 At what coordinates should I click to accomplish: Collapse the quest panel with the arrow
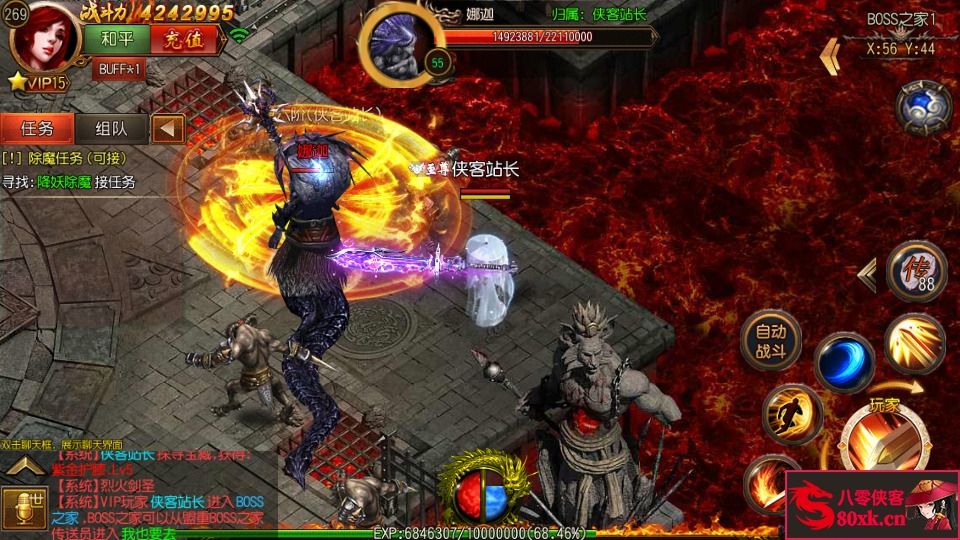tap(169, 128)
